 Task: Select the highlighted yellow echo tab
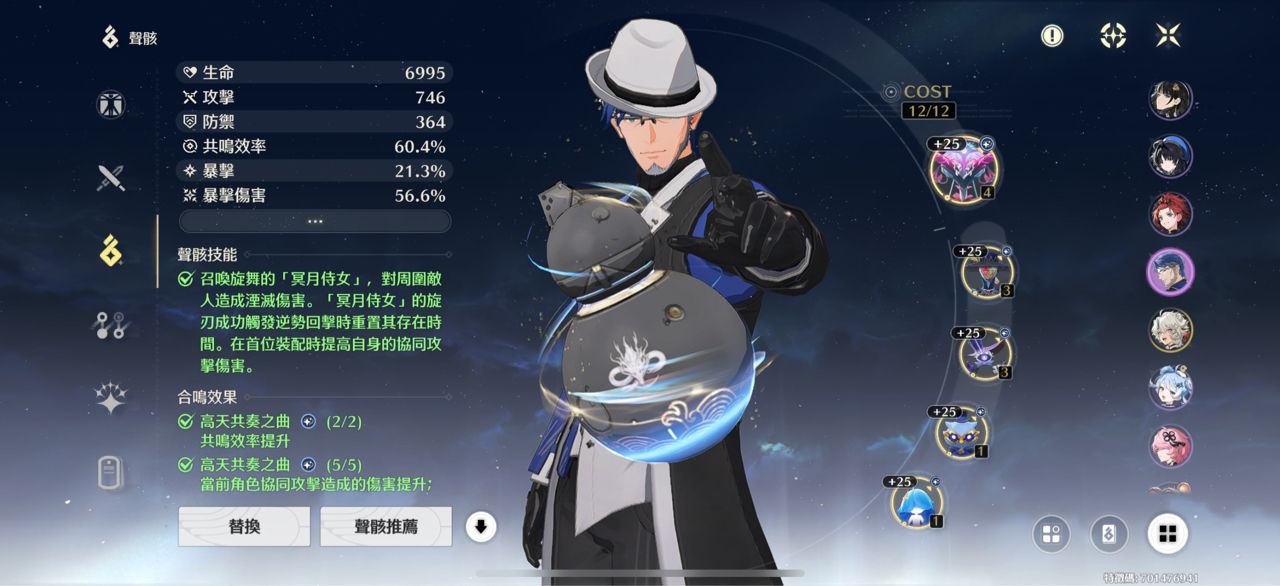point(111,250)
